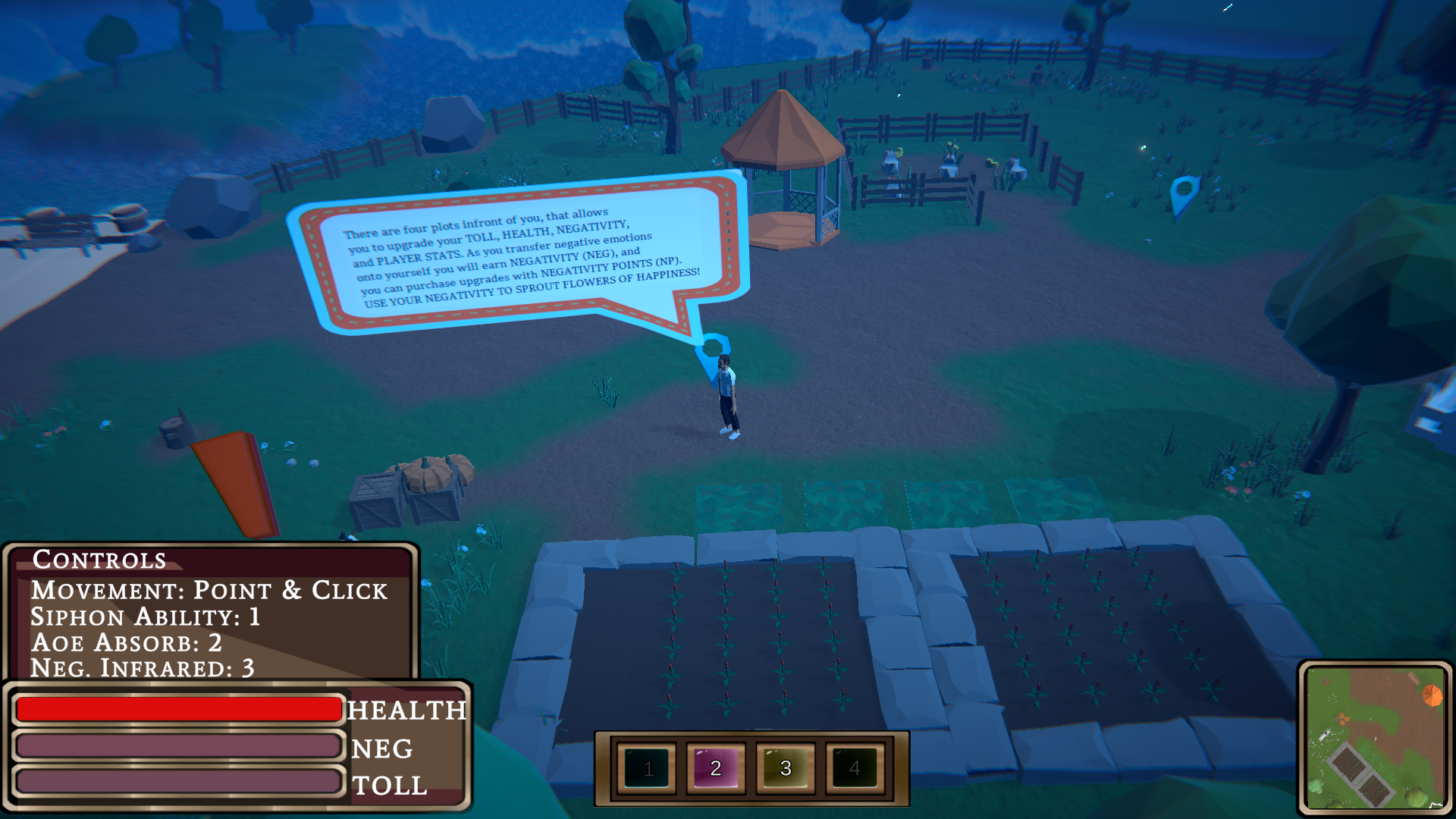Click the tutorial speech bubble about plots
Screen dimensions: 1456x819
pos(520,256)
